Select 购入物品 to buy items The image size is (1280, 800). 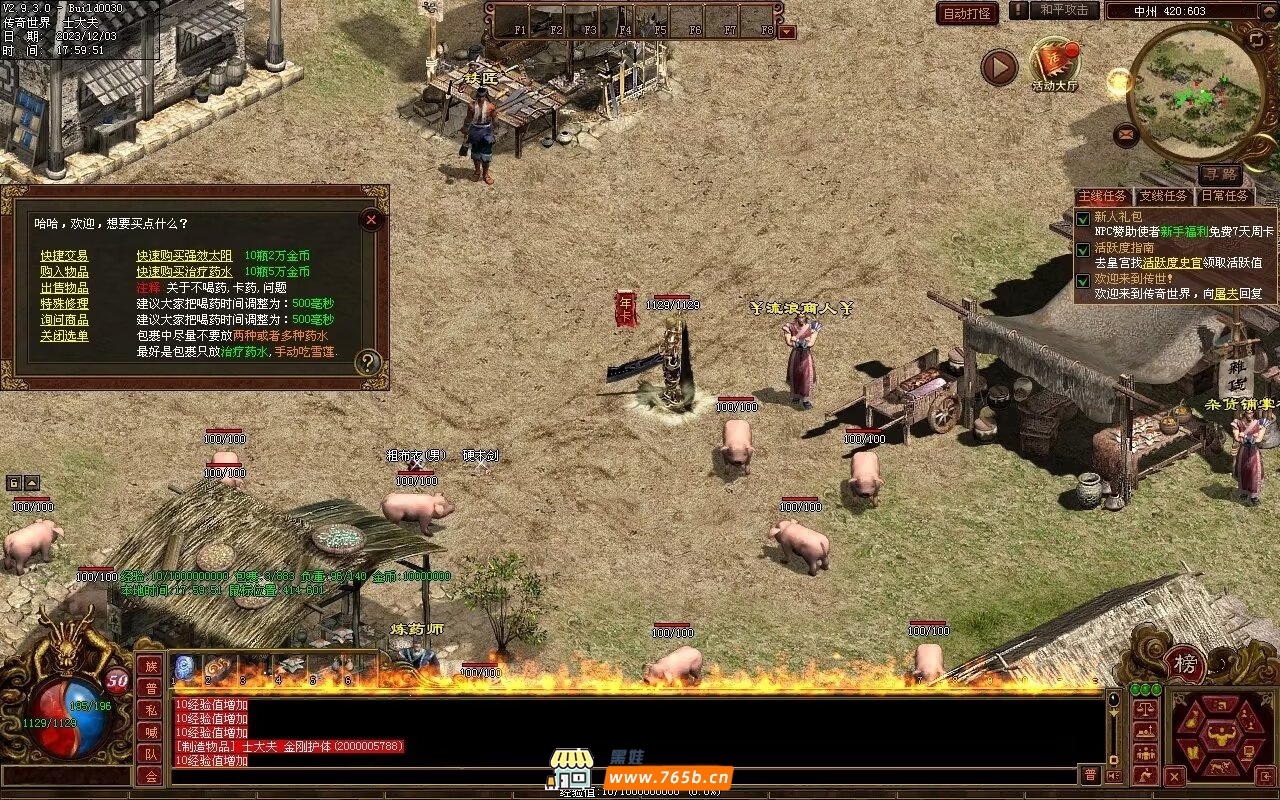tap(64, 272)
